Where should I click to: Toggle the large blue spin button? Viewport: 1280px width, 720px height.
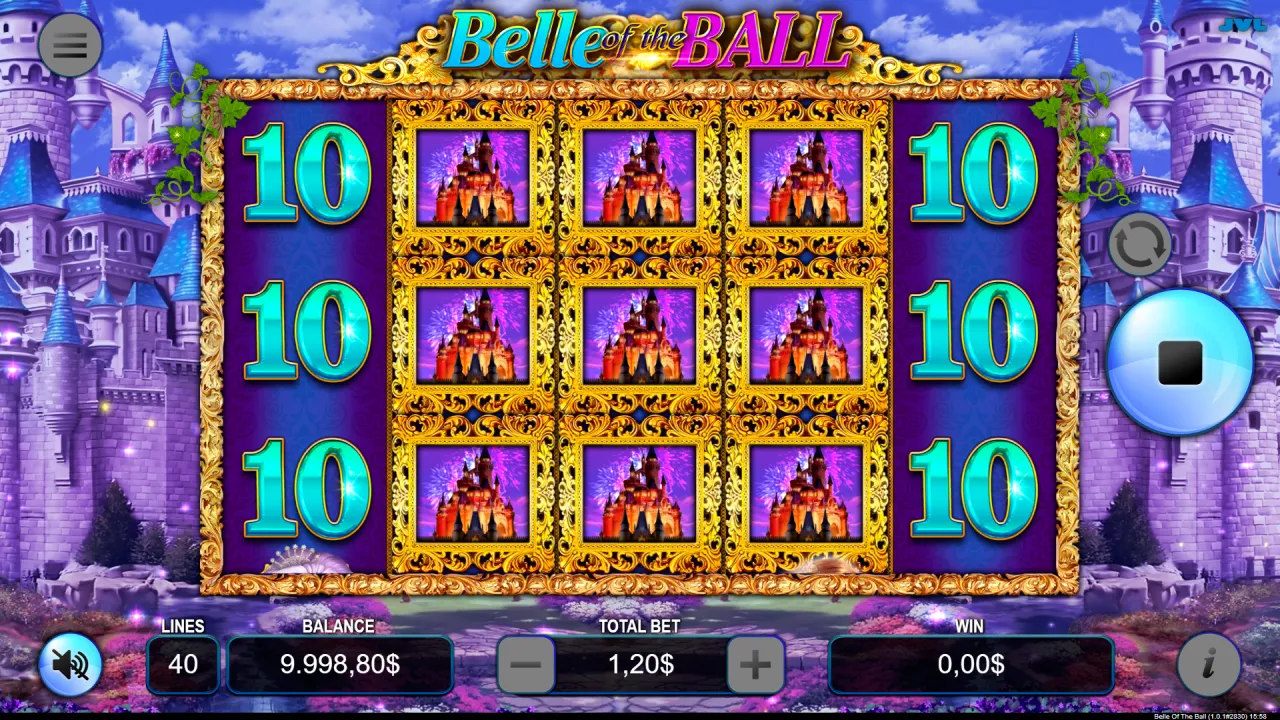(x=1178, y=365)
